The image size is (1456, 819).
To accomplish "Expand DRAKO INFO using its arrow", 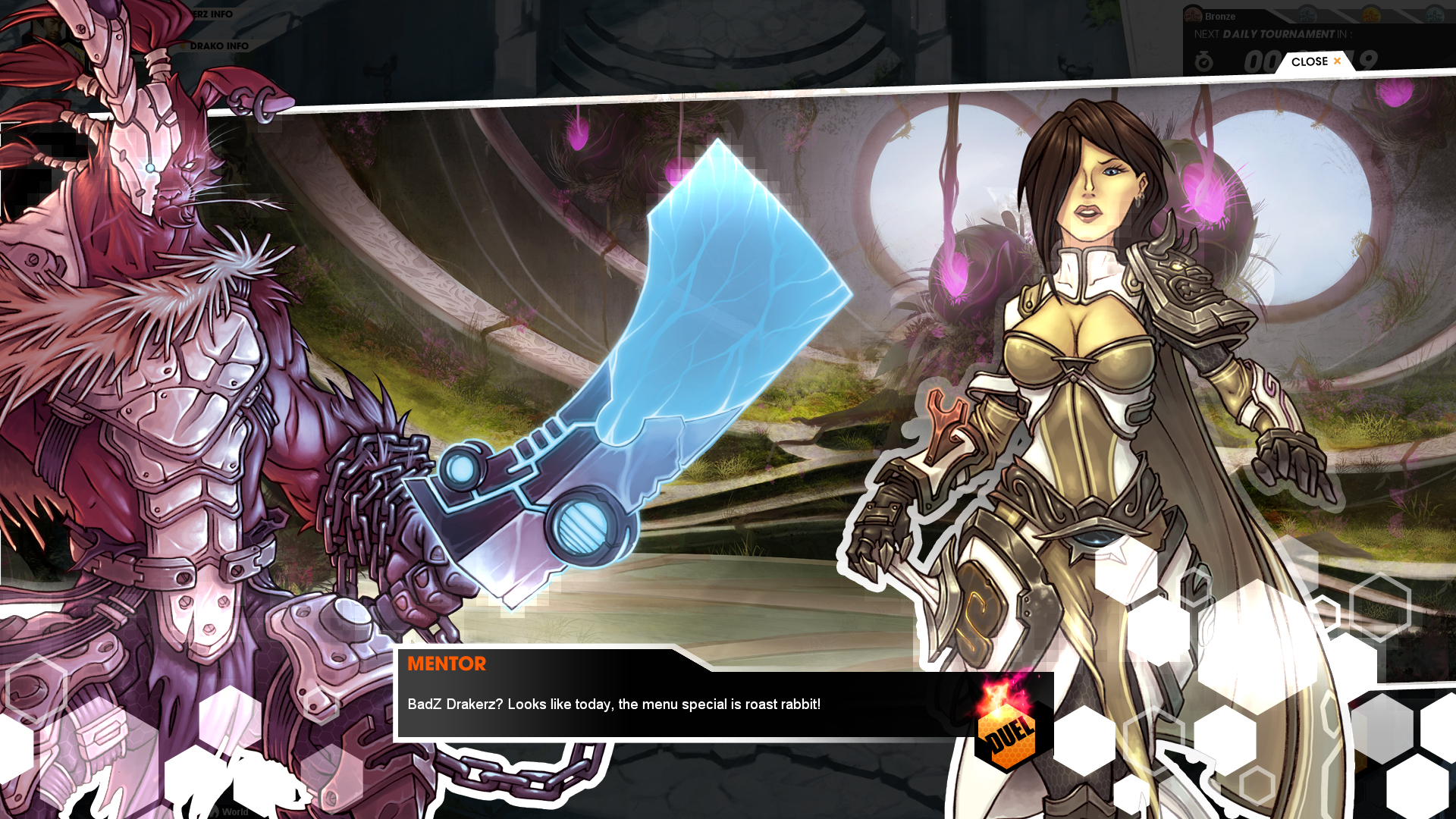I will 183,45.
